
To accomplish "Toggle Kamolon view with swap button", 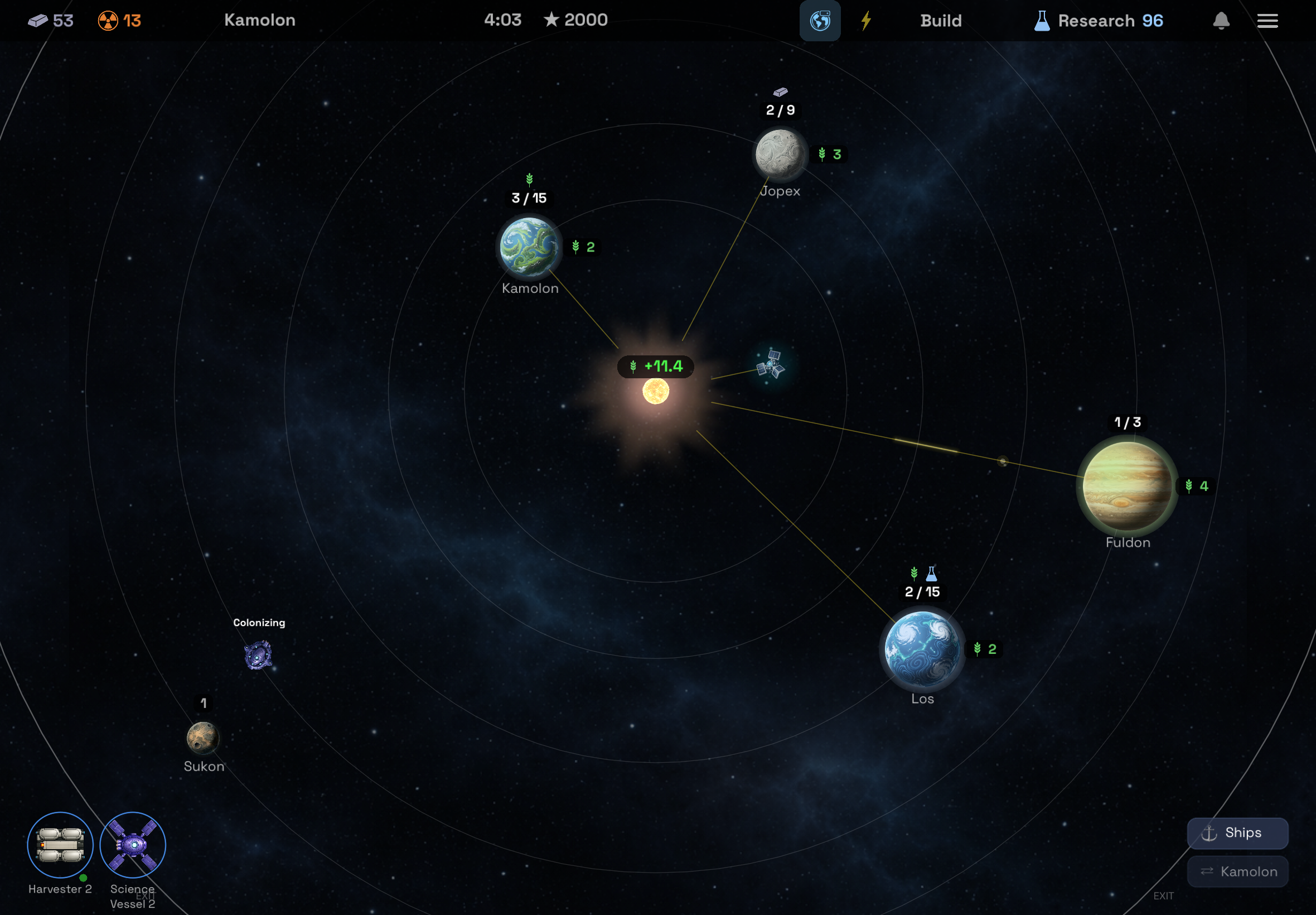I will pyautogui.click(x=1238, y=871).
